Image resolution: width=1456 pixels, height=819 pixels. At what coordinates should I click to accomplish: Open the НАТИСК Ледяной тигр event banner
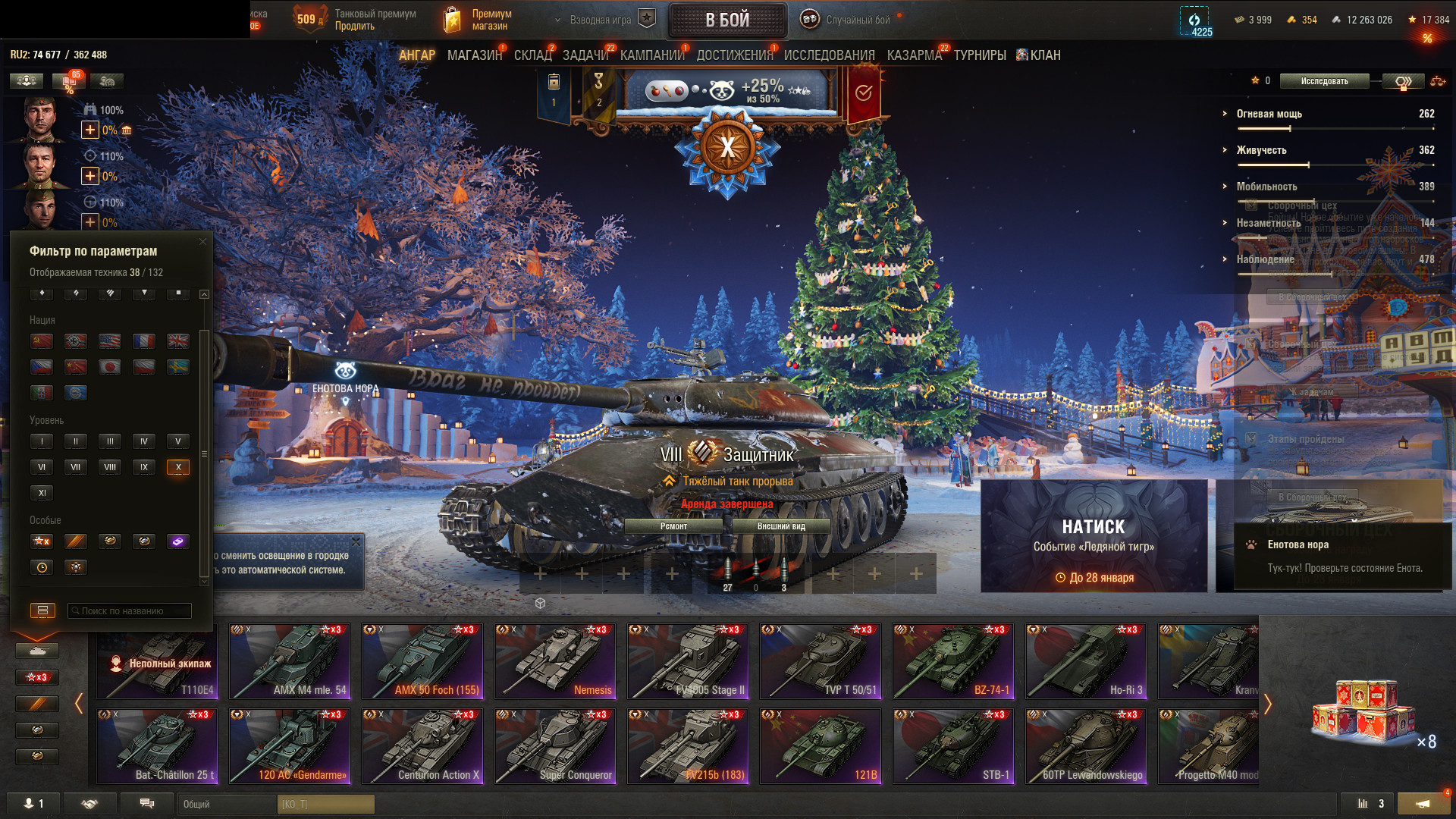tap(1094, 535)
